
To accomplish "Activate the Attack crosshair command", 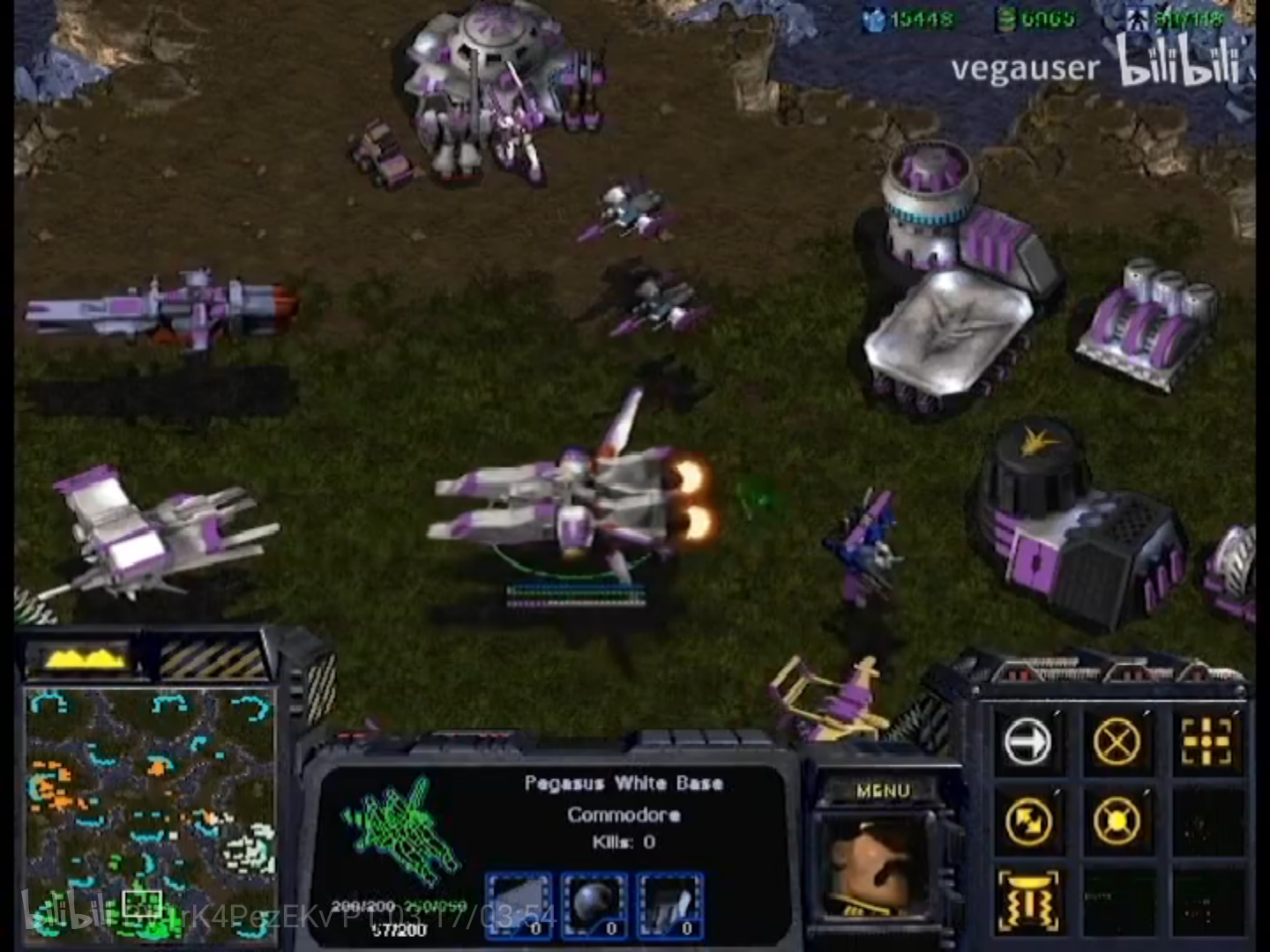I will (x=1206, y=741).
